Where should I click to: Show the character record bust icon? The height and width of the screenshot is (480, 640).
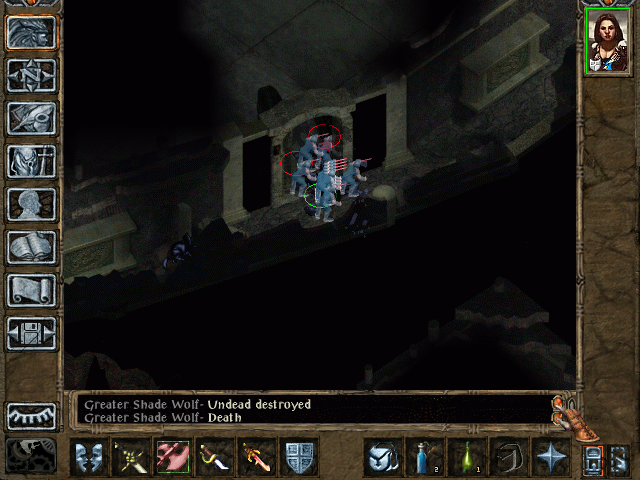(x=31, y=204)
